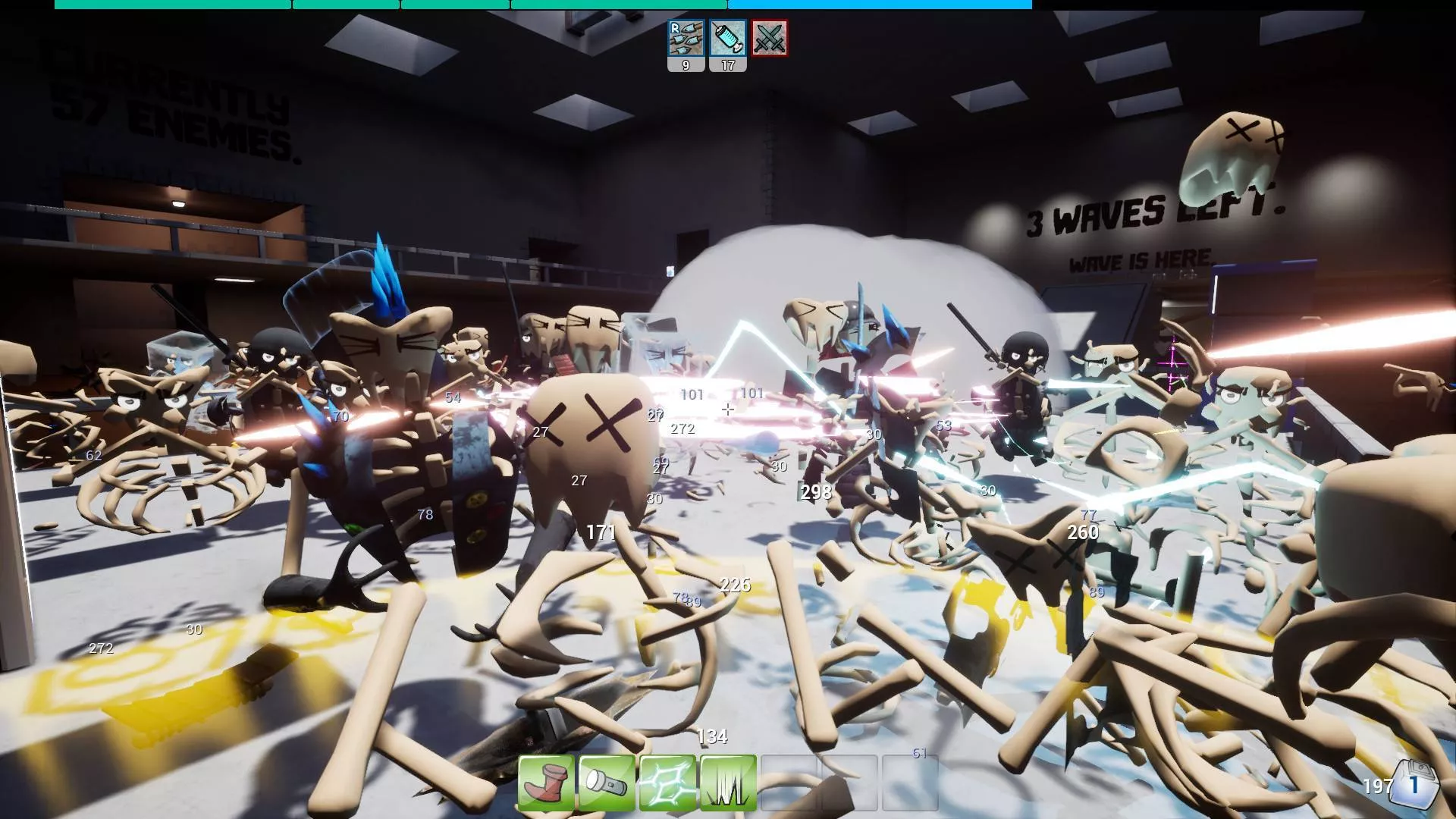The image size is (1456, 819).
Task: Click the crossed swords status icon
Action: [x=770, y=38]
